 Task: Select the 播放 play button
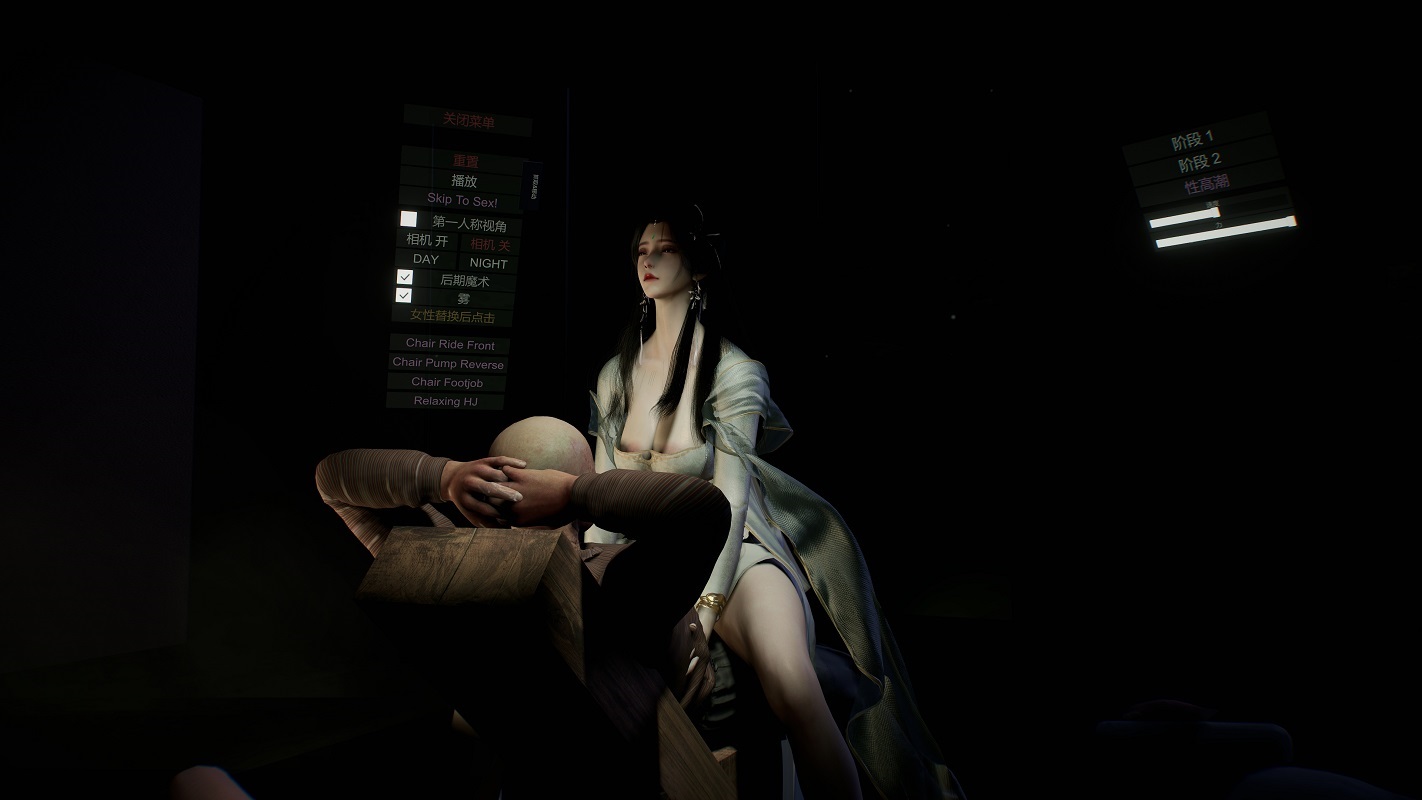point(464,181)
